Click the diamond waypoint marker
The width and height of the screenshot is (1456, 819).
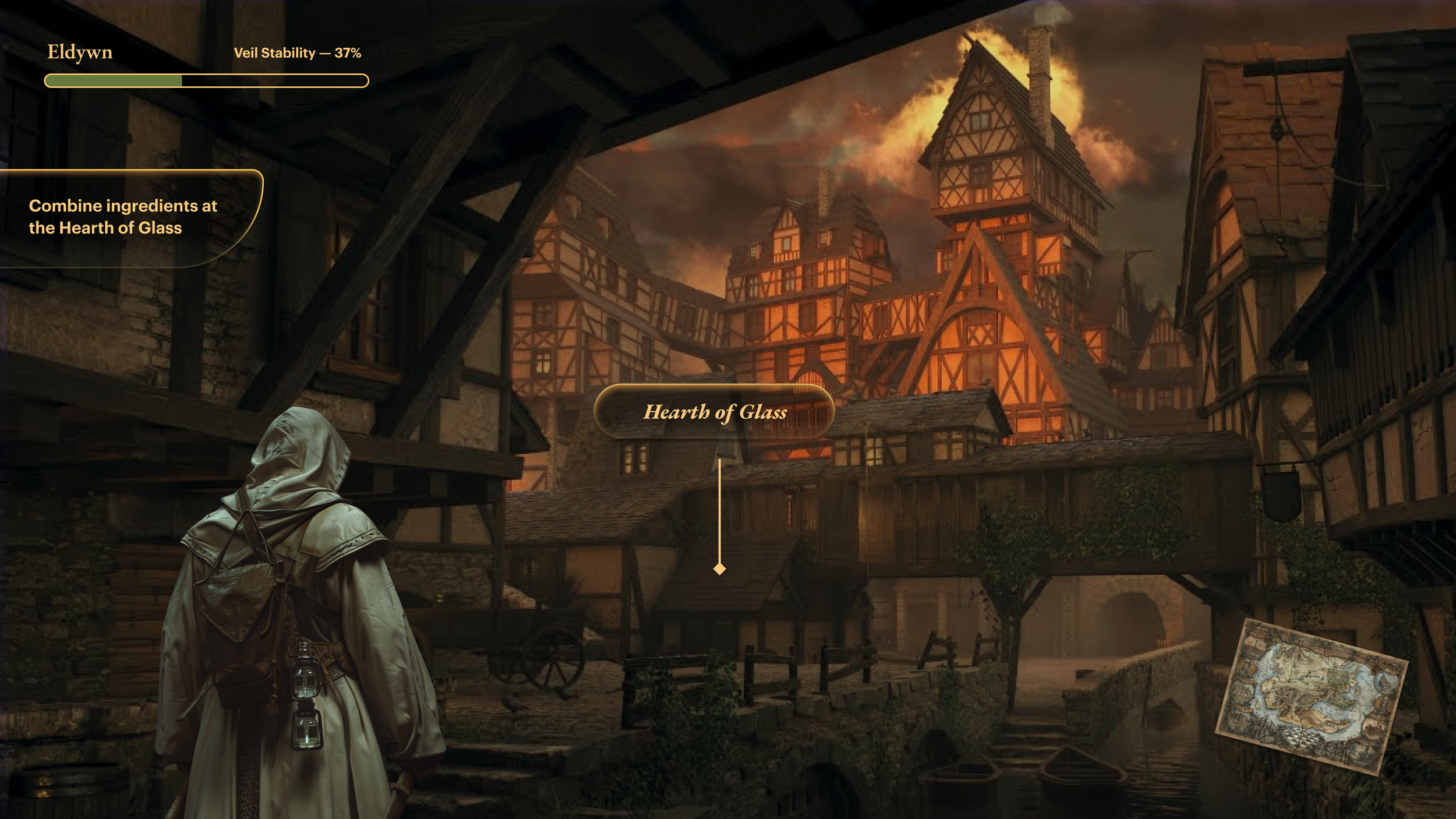click(x=720, y=569)
